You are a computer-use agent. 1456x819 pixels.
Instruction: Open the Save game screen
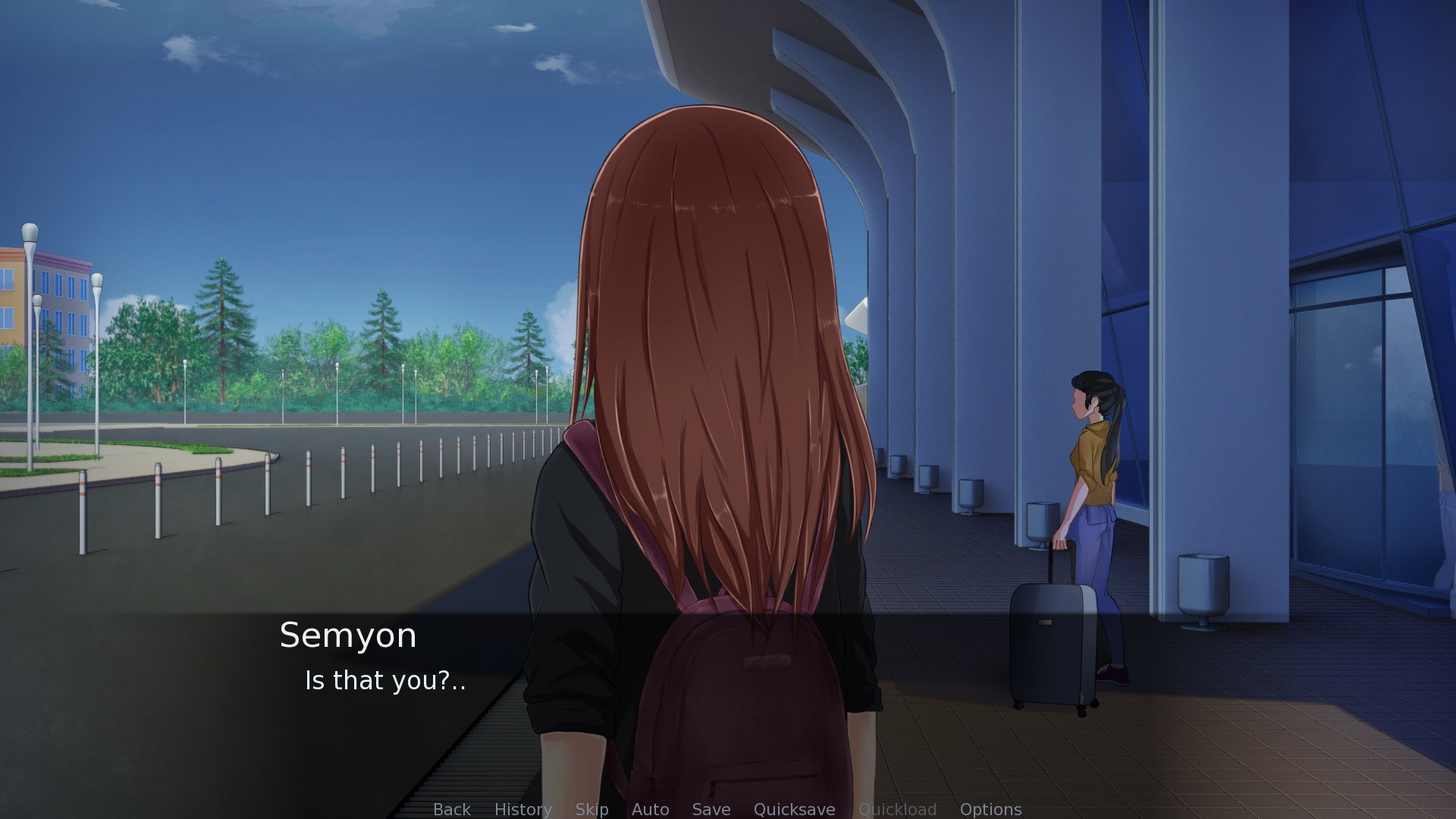710,809
